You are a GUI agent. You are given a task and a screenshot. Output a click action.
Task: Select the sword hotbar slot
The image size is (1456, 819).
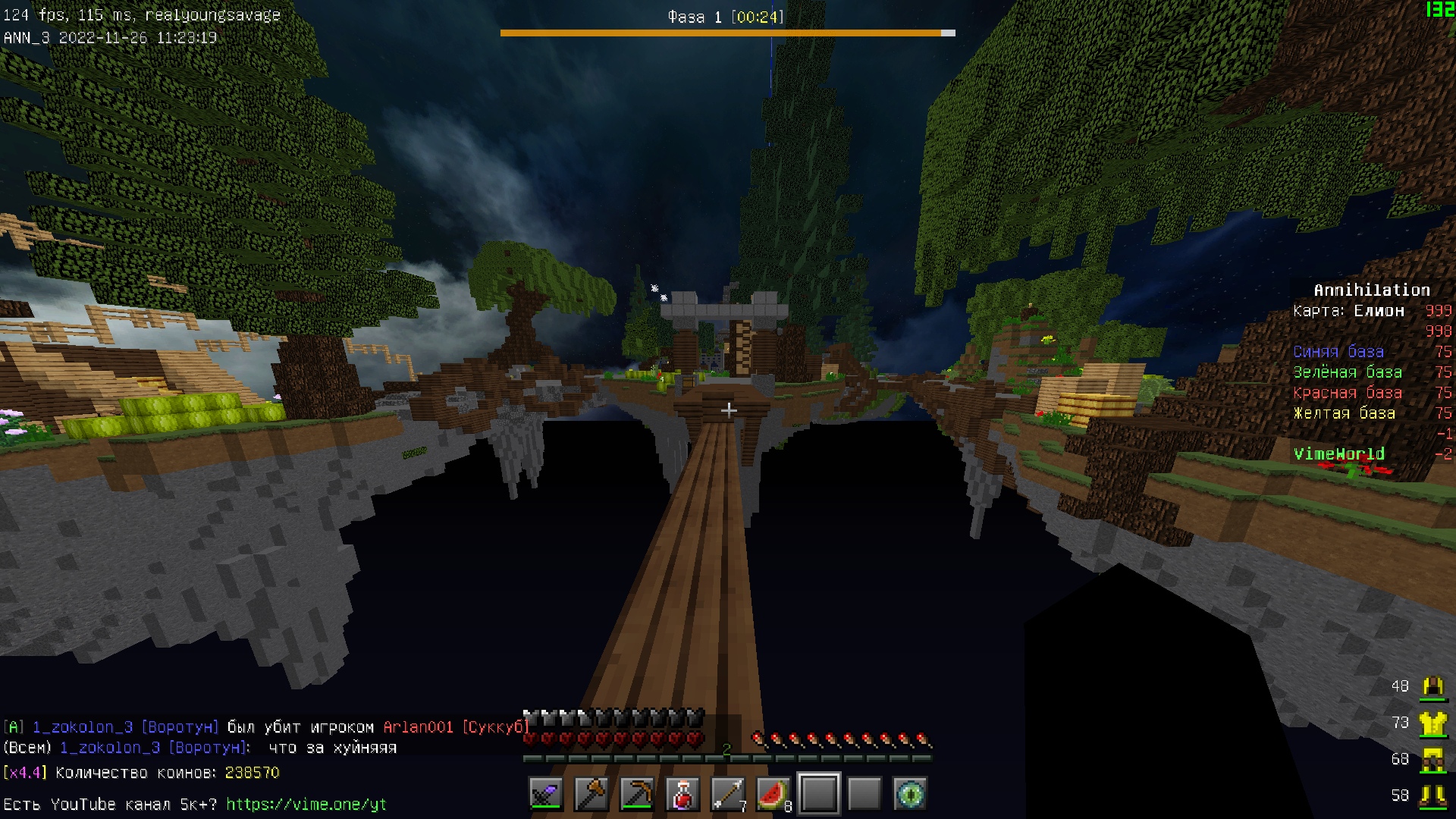click(x=546, y=794)
